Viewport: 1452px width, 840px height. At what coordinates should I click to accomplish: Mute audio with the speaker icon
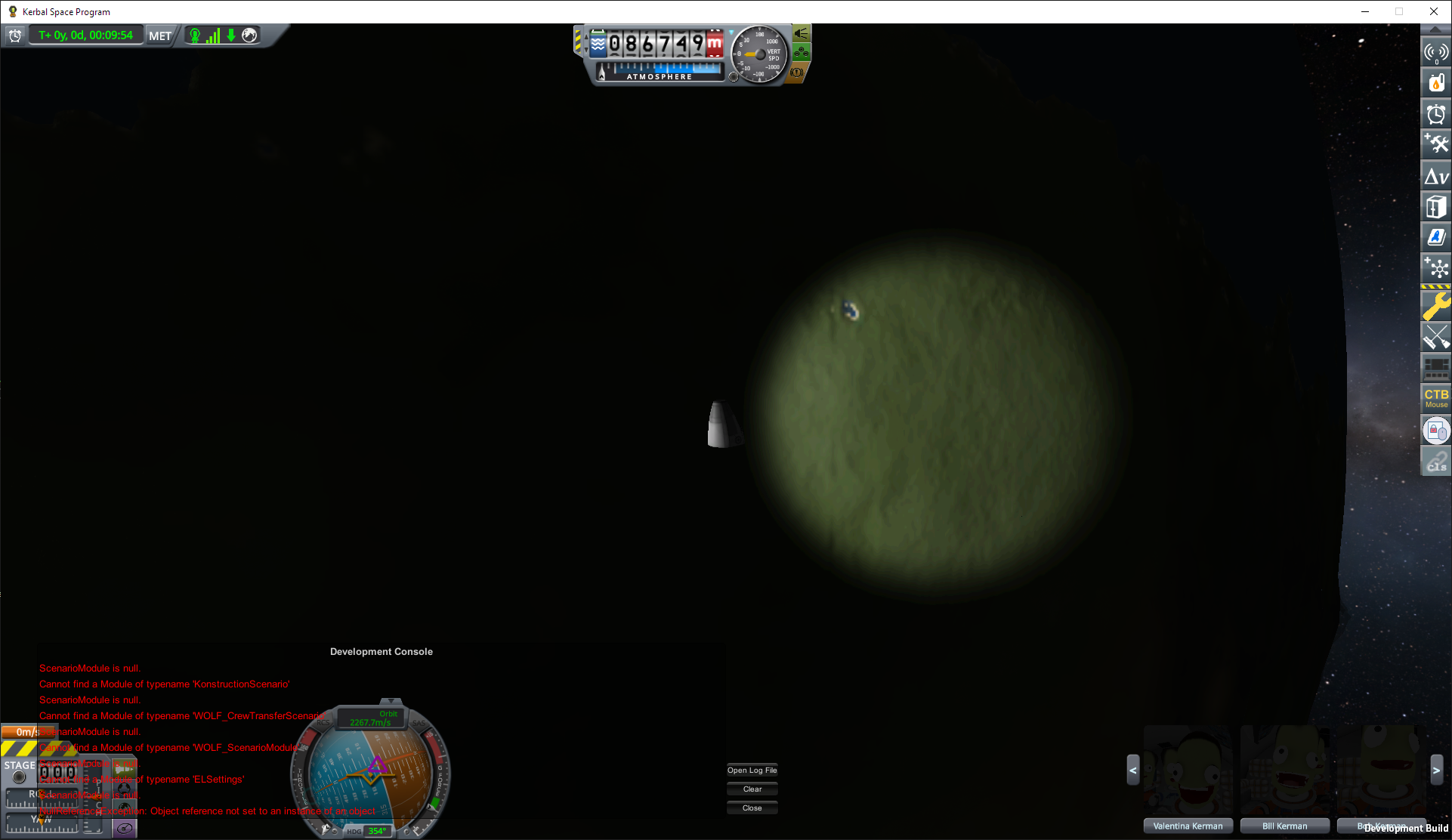point(800,32)
